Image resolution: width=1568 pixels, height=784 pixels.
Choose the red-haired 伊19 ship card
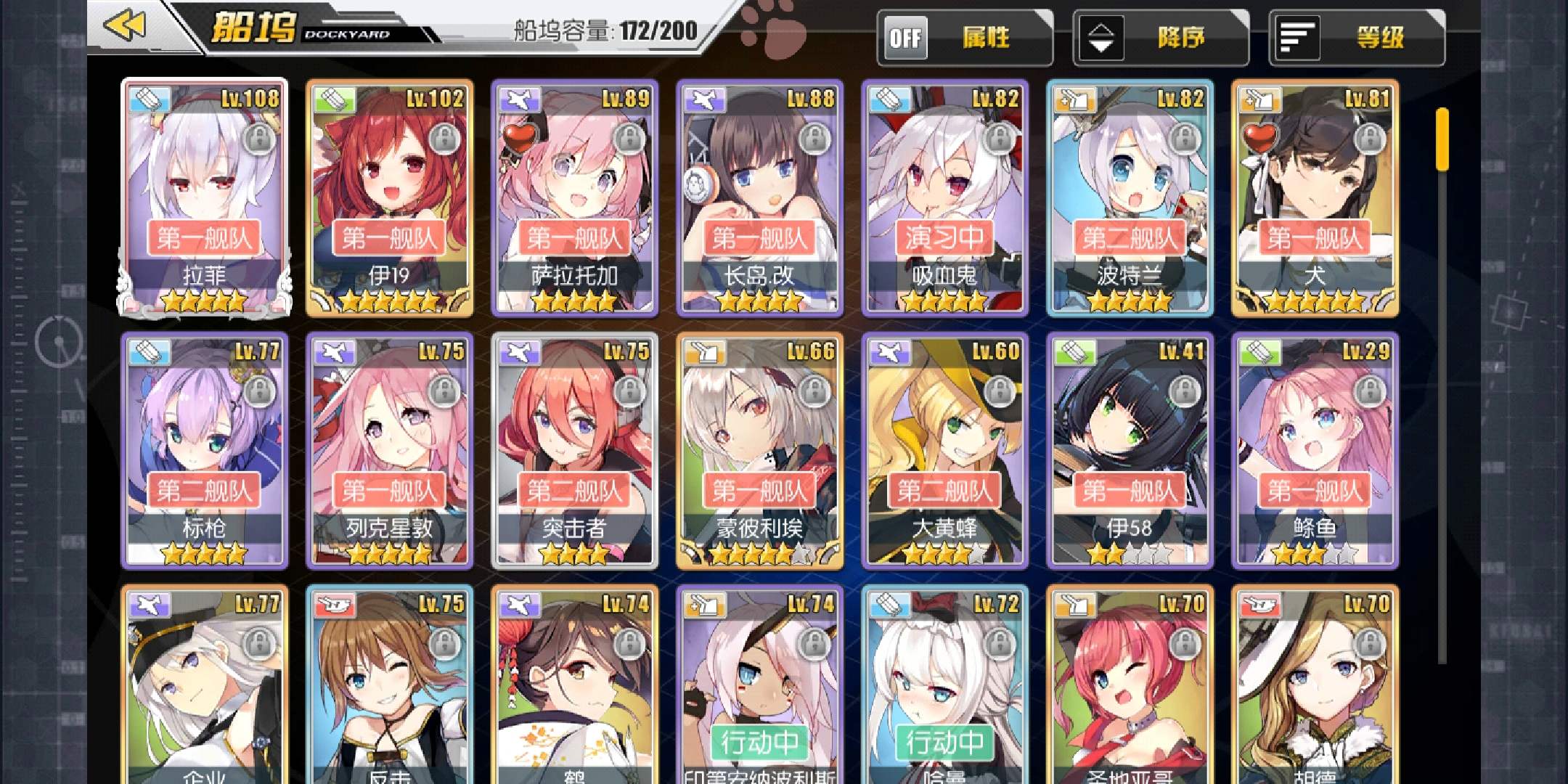click(x=390, y=197)
